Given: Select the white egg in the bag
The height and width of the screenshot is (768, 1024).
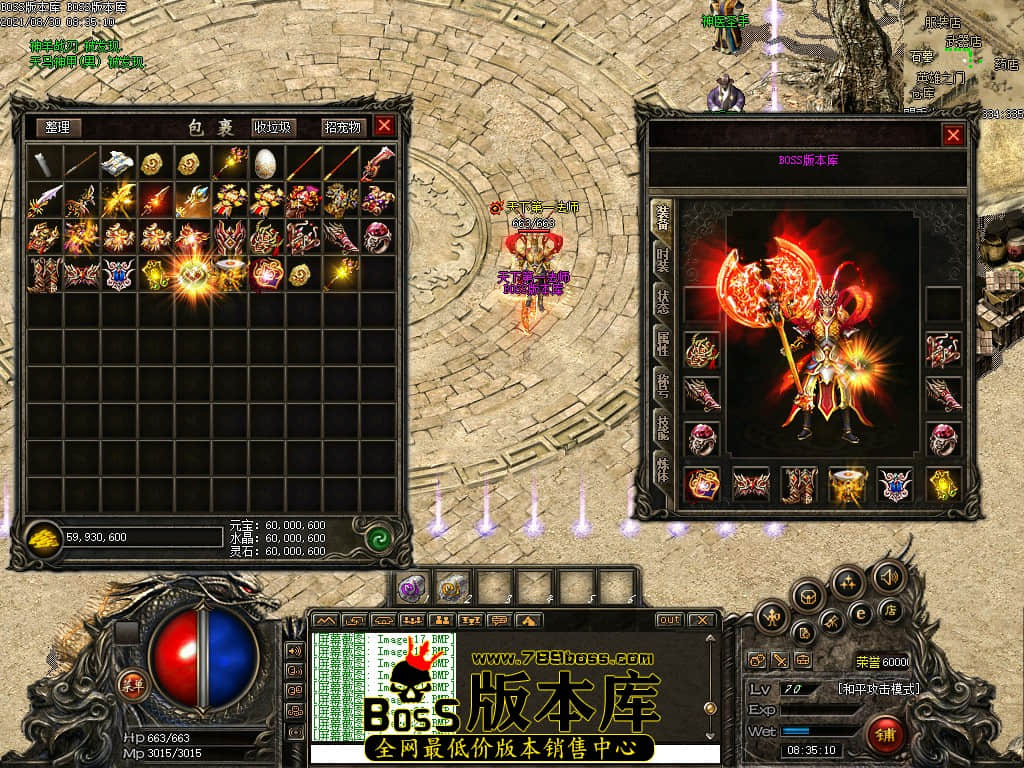Looking at the screenshot, I should [264, 162].
